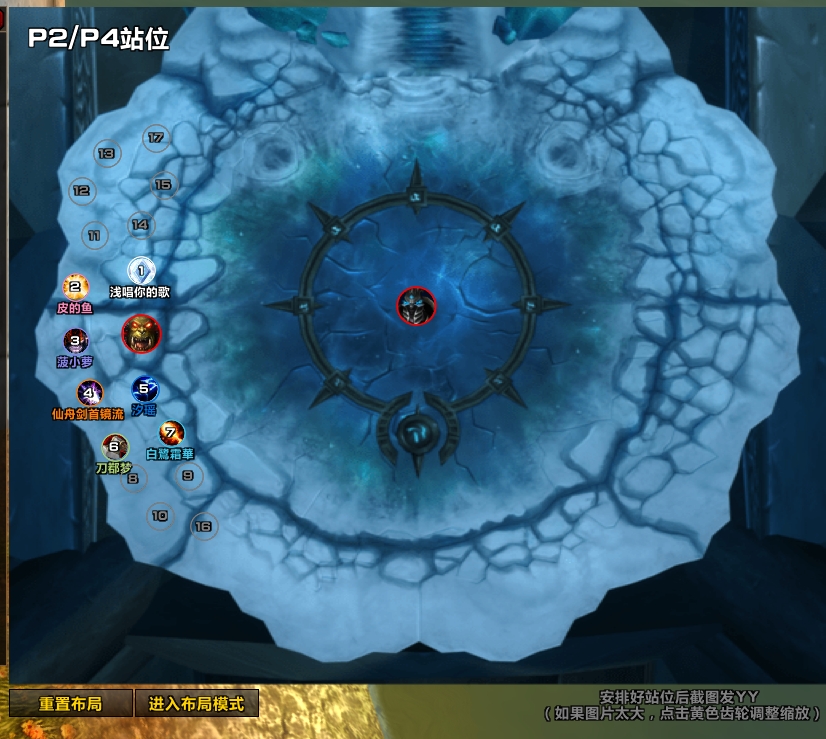The width and height of the screenshot is (826, 739).
Task: Click the 重置布局 button
Action: 70,703
